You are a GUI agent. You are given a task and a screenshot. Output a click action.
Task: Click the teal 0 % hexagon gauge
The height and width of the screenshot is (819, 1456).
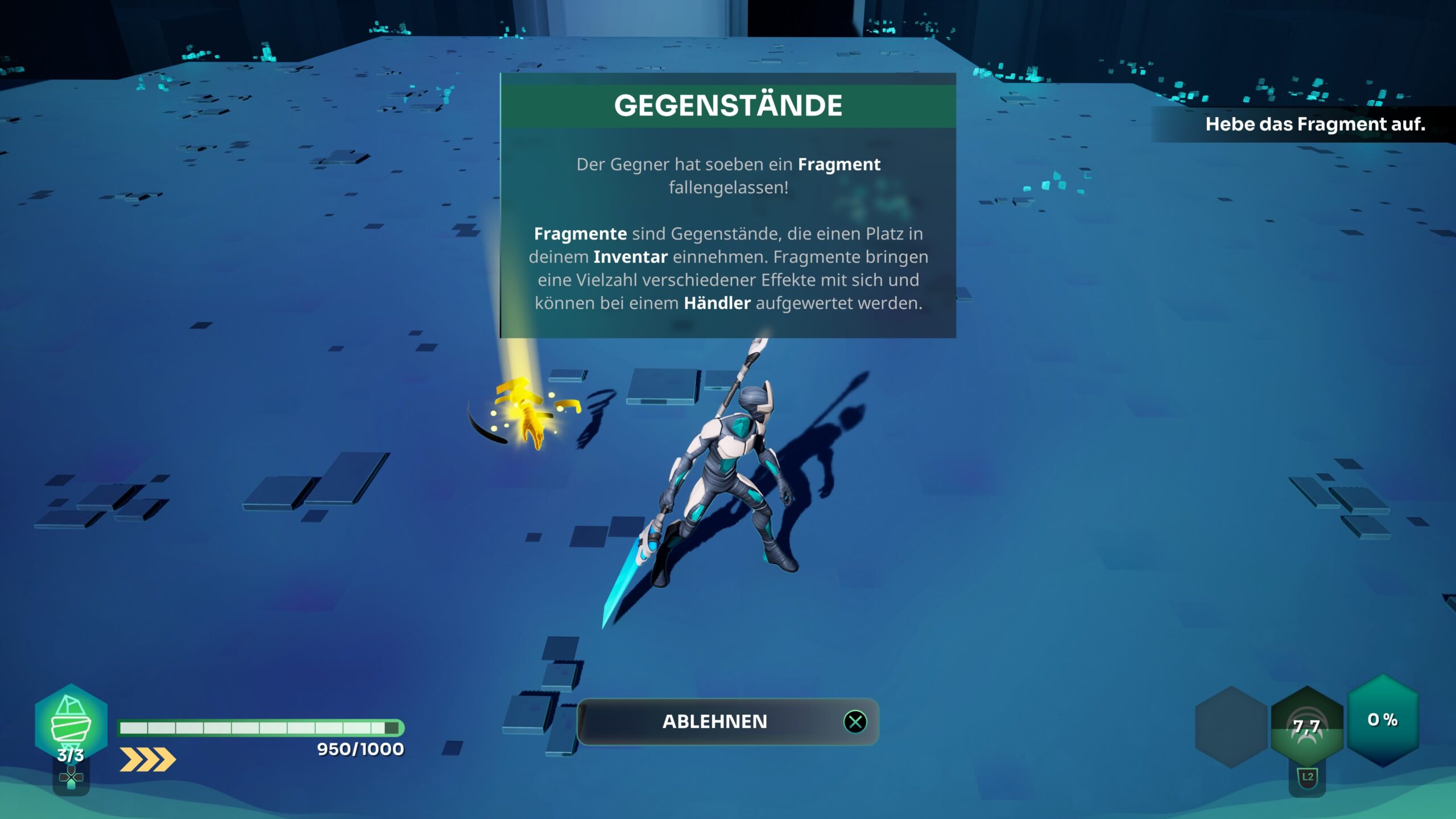click(1382, 720)
